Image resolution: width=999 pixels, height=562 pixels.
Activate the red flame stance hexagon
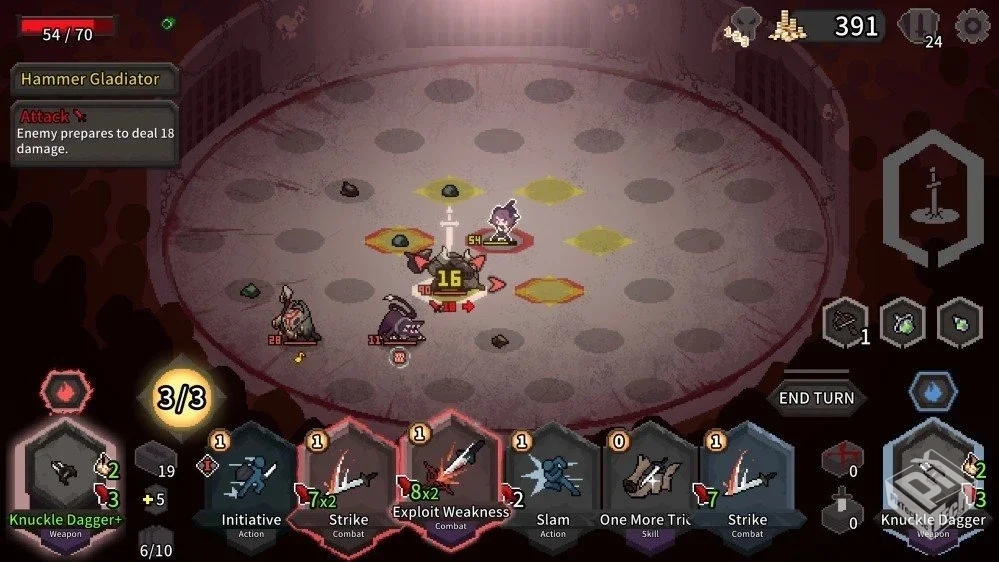tap(66, 388)
